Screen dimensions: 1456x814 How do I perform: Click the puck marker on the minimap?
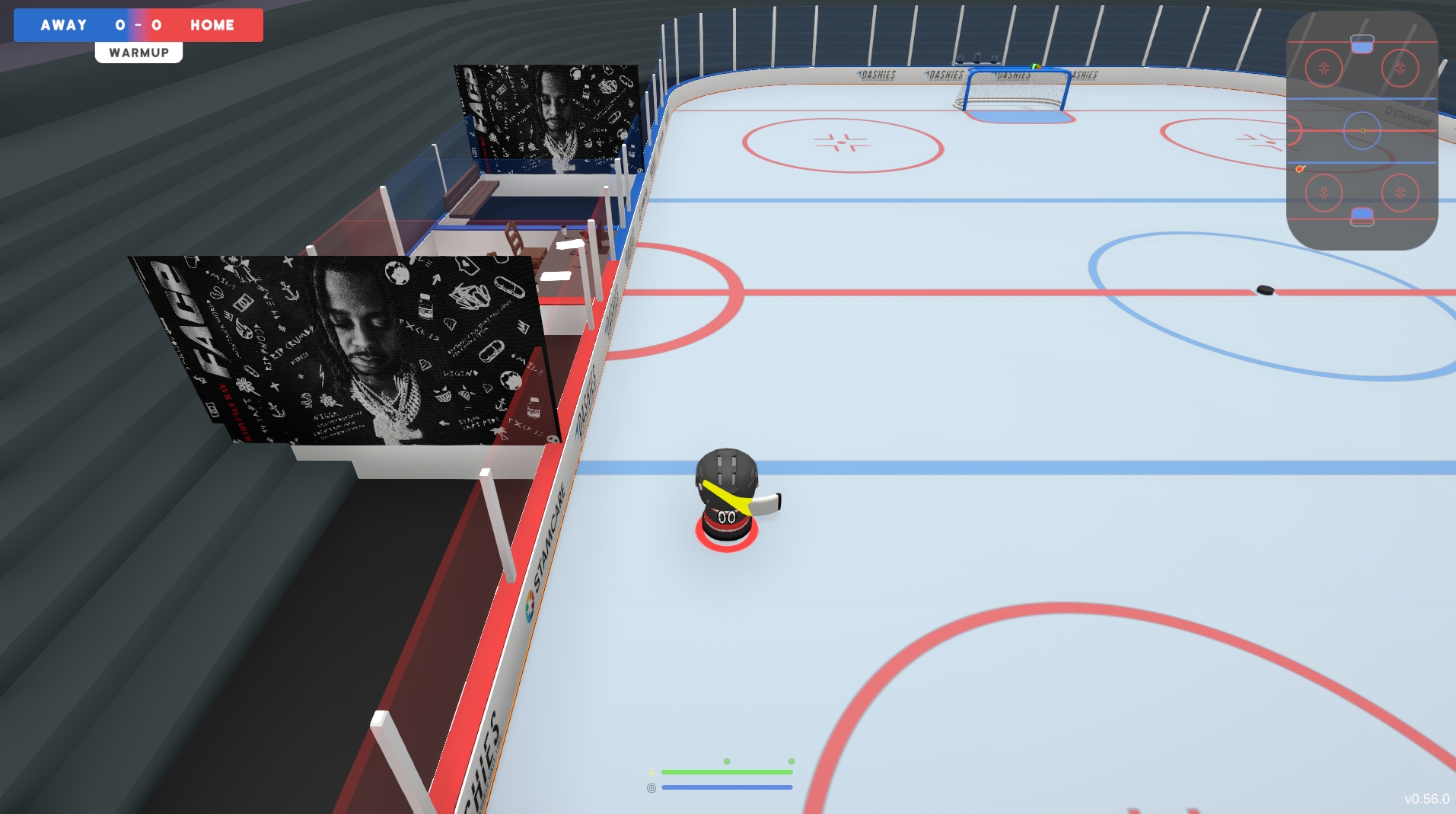(1299, 169)
